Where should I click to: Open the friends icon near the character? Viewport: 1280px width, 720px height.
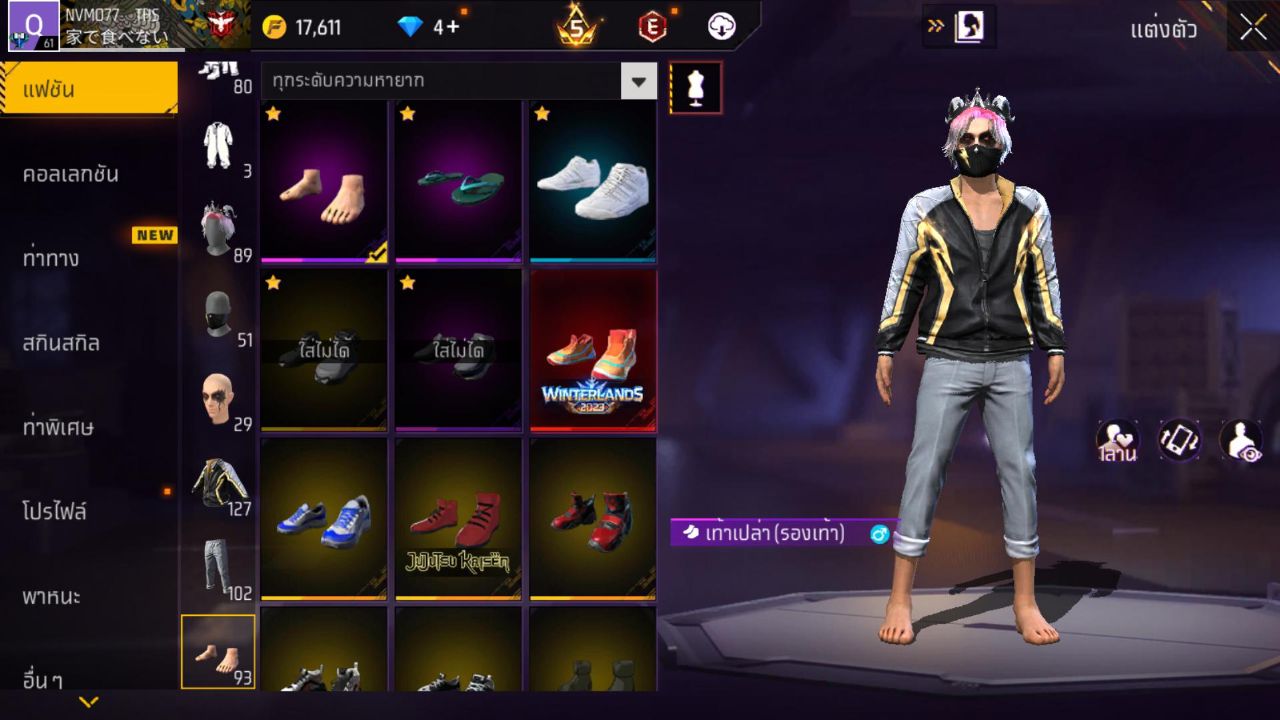[1118, 440]
